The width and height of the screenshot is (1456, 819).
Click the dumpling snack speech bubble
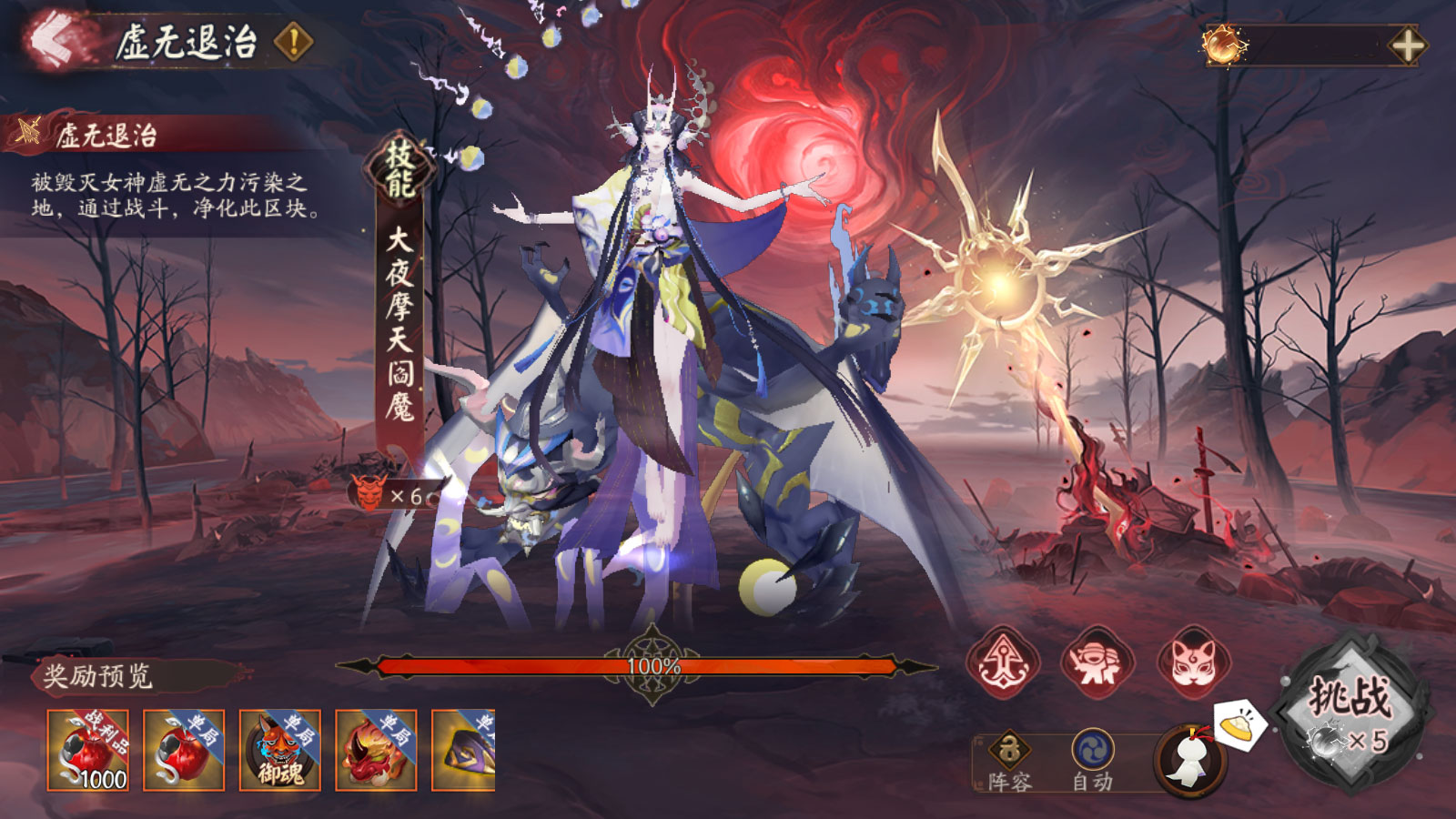click(1240, 723)
